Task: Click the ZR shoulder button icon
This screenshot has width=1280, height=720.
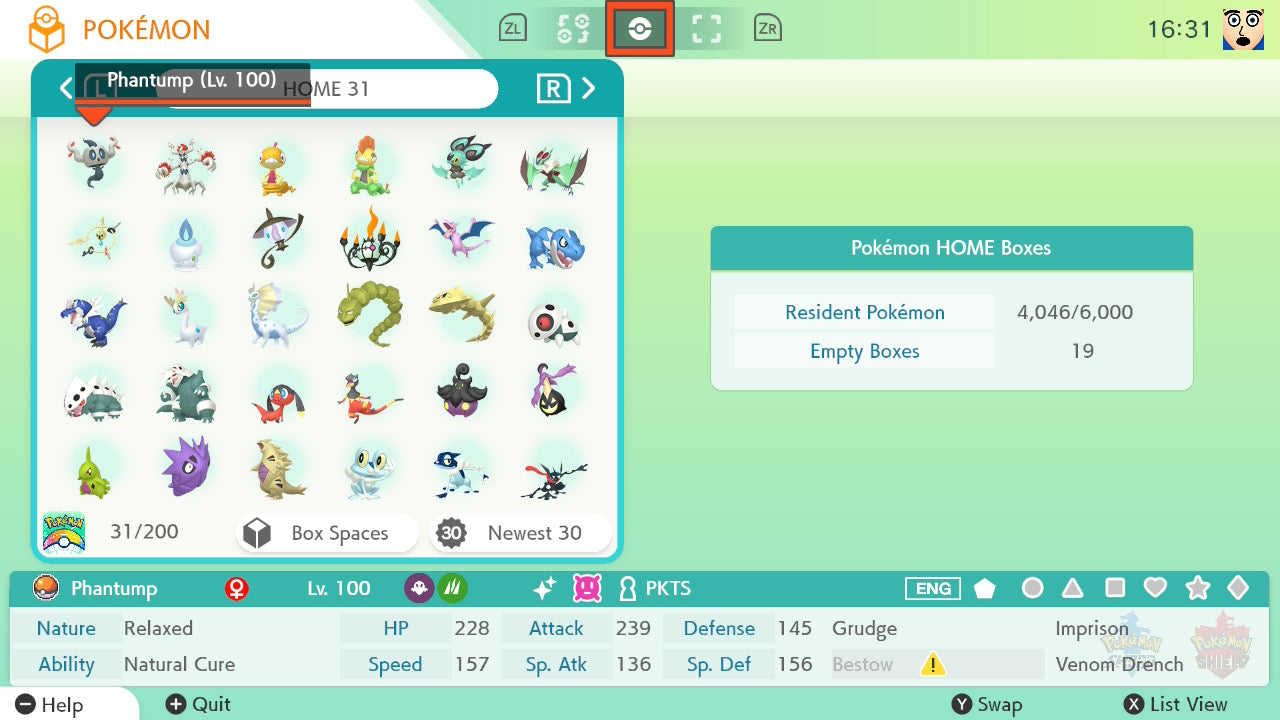Action: (768, 28)
